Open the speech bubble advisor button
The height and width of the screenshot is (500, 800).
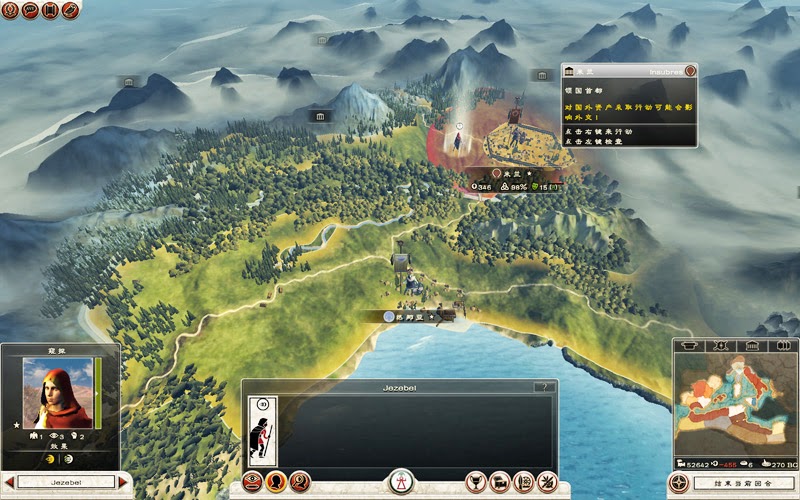[x=30, y=10]
